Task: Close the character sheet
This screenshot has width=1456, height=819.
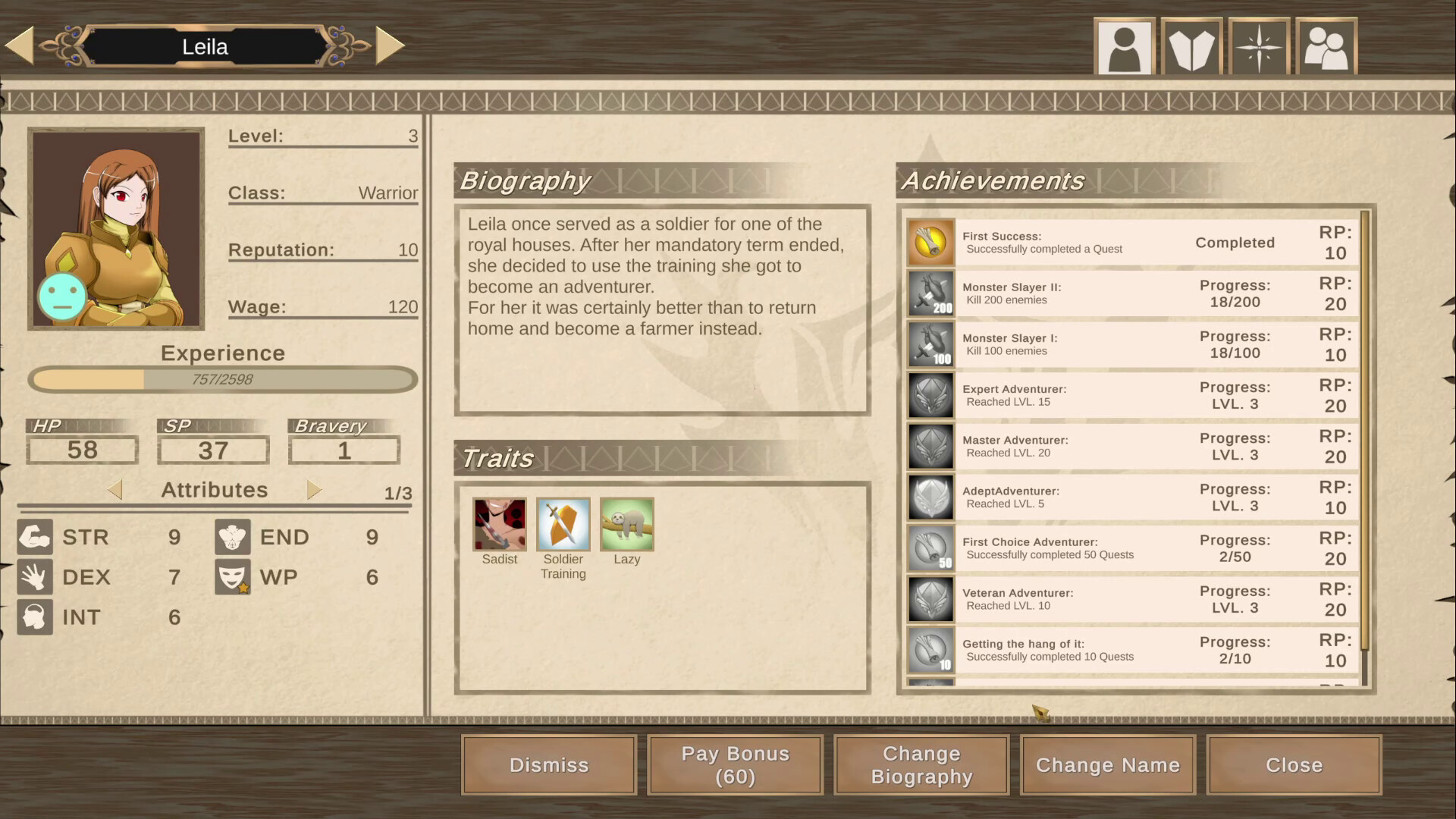Action: pos(1294,764)
